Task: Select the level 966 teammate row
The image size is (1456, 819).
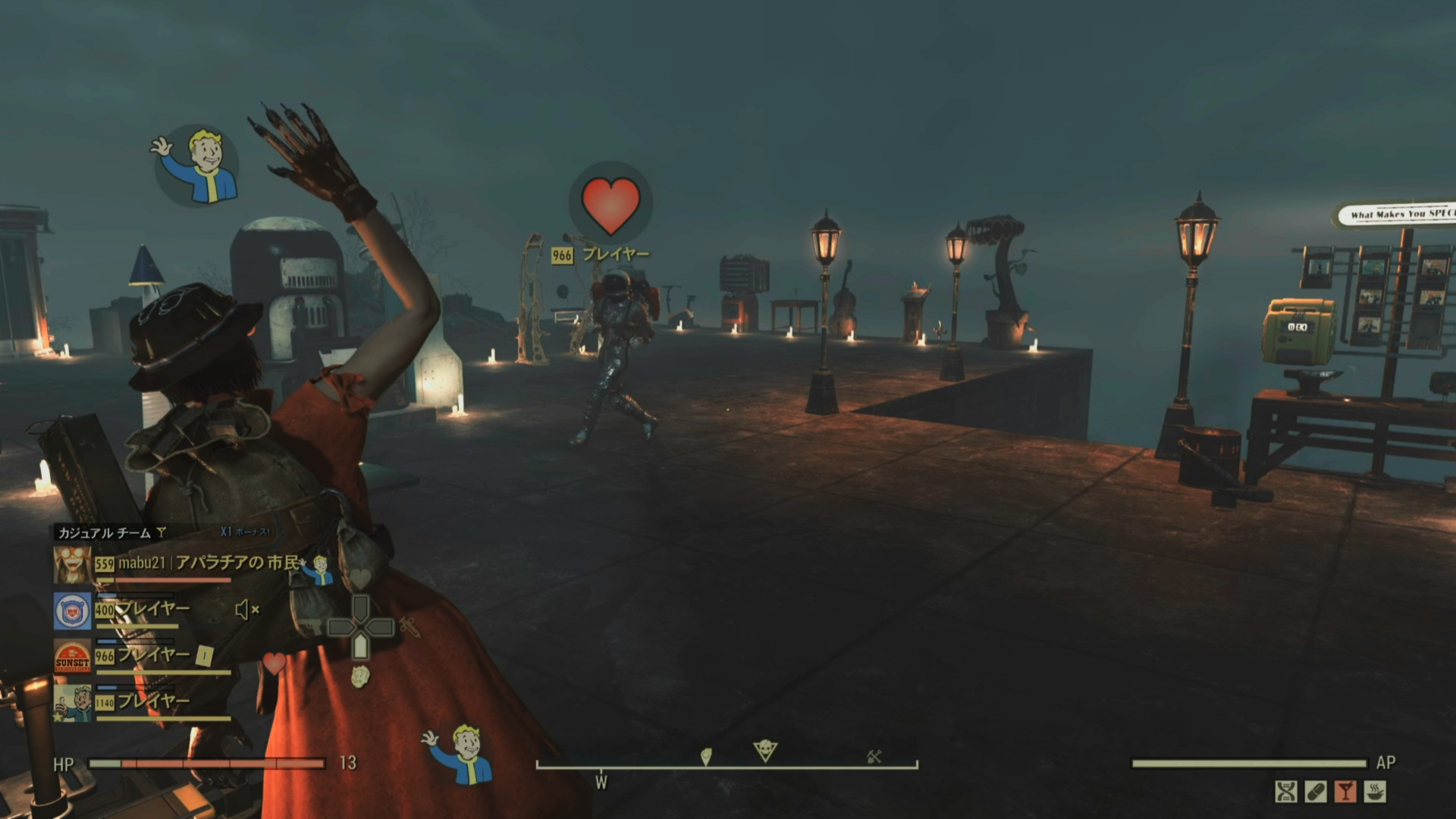Action: (152, 655)
